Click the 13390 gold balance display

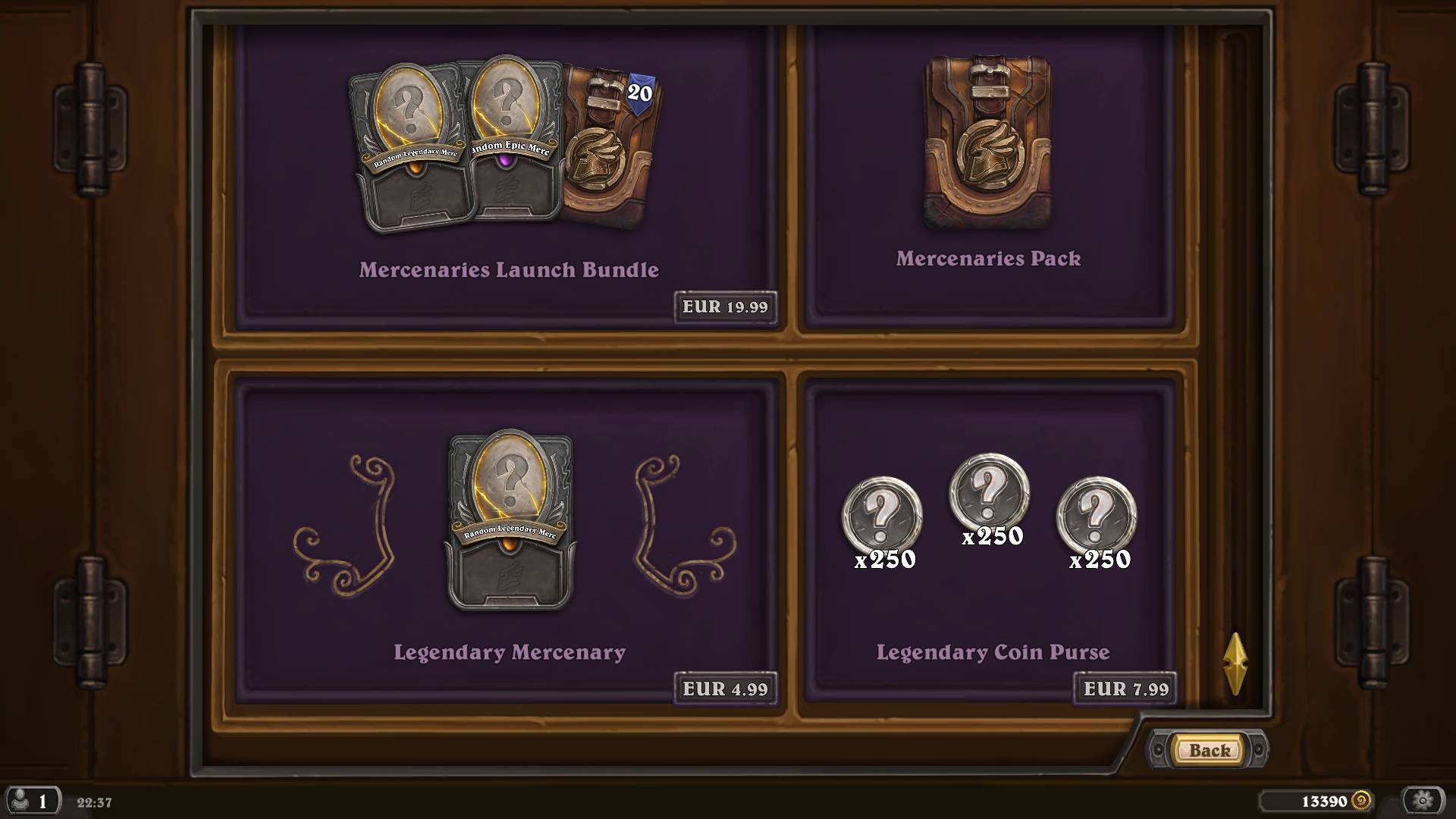coord(1323,802)
